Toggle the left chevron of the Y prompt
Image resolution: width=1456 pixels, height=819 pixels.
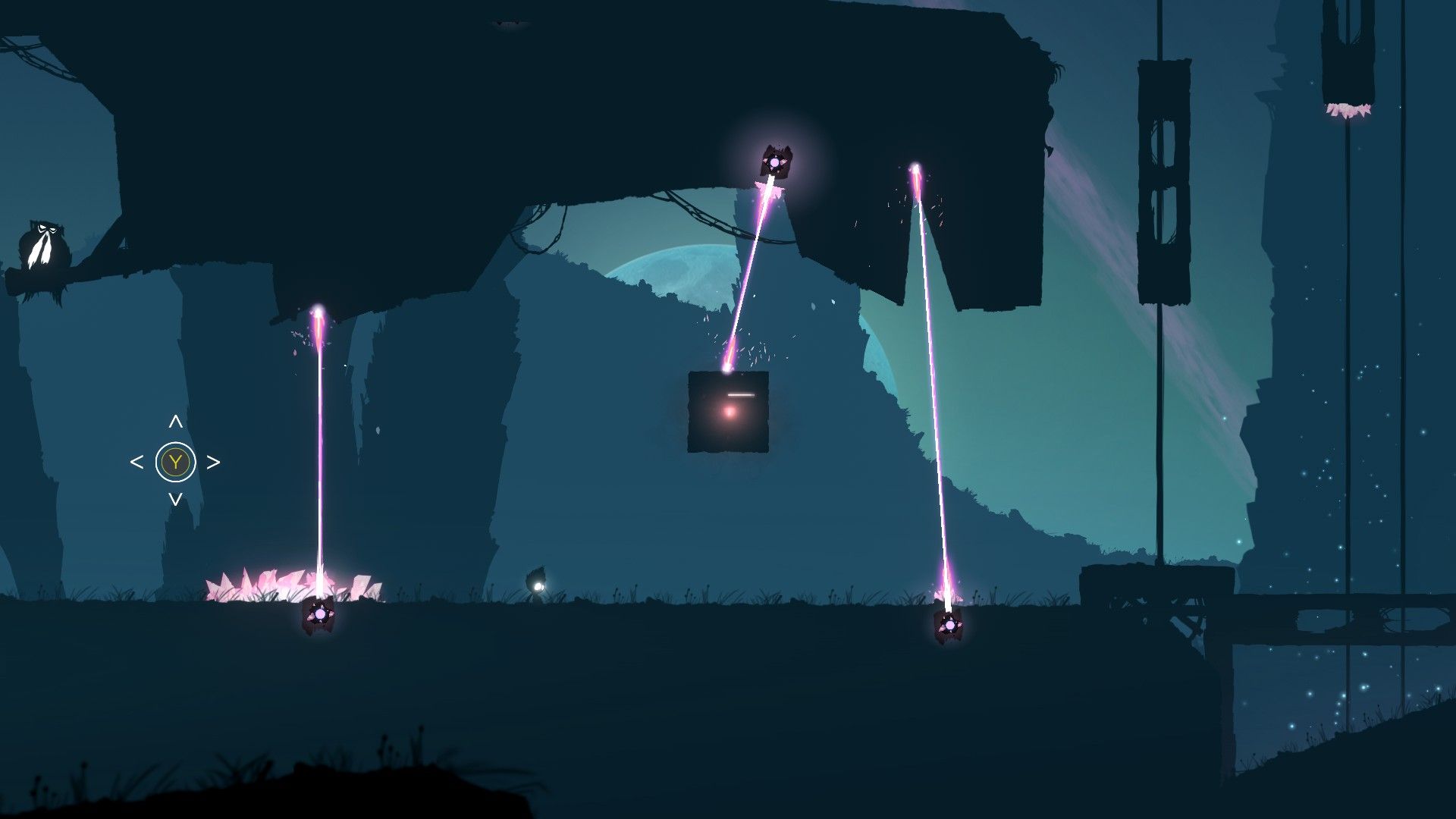tap(138, 460)
